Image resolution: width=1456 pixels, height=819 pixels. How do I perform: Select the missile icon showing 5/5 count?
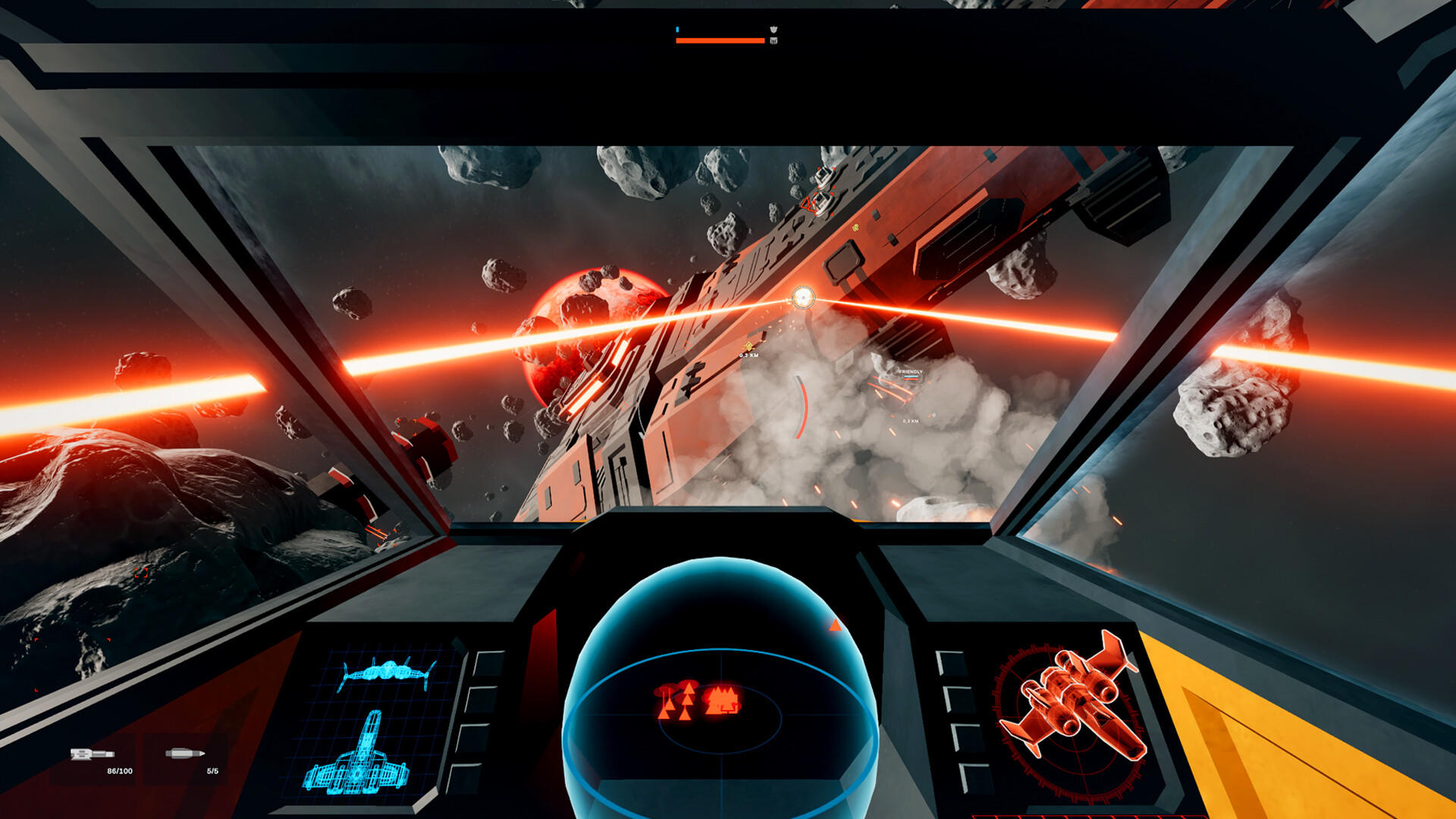coord(184,754)
